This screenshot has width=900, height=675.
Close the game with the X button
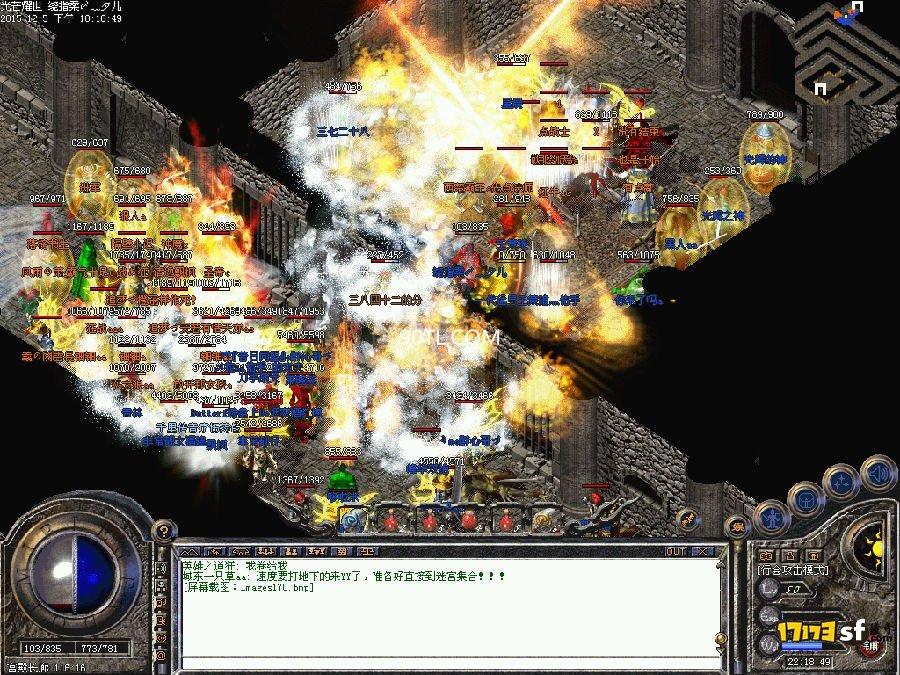[705, 551]
